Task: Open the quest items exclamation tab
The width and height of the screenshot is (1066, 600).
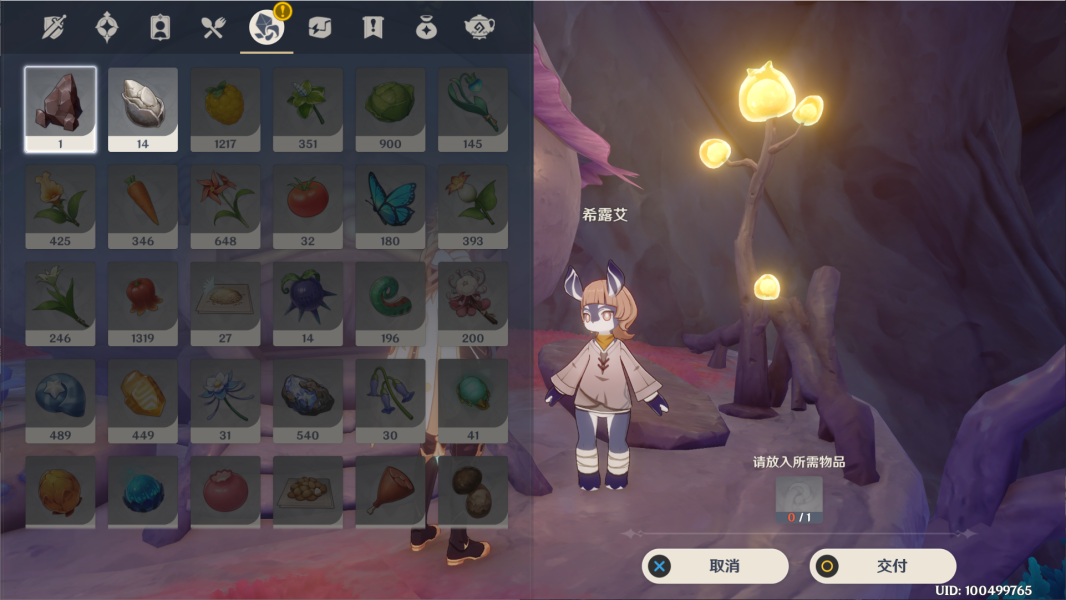Action: tap(373, 27)
